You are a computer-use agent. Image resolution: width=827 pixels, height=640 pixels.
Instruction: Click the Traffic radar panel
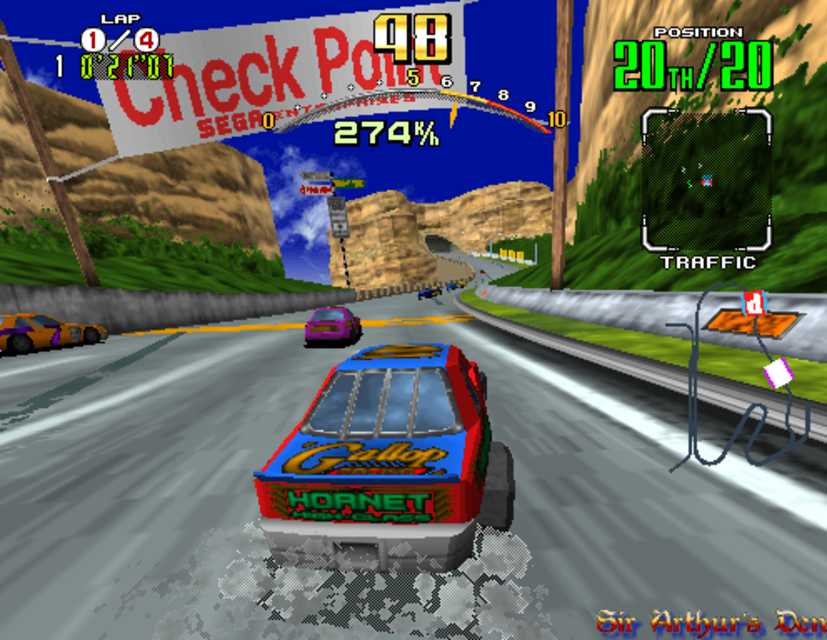[x=706, y=180]
